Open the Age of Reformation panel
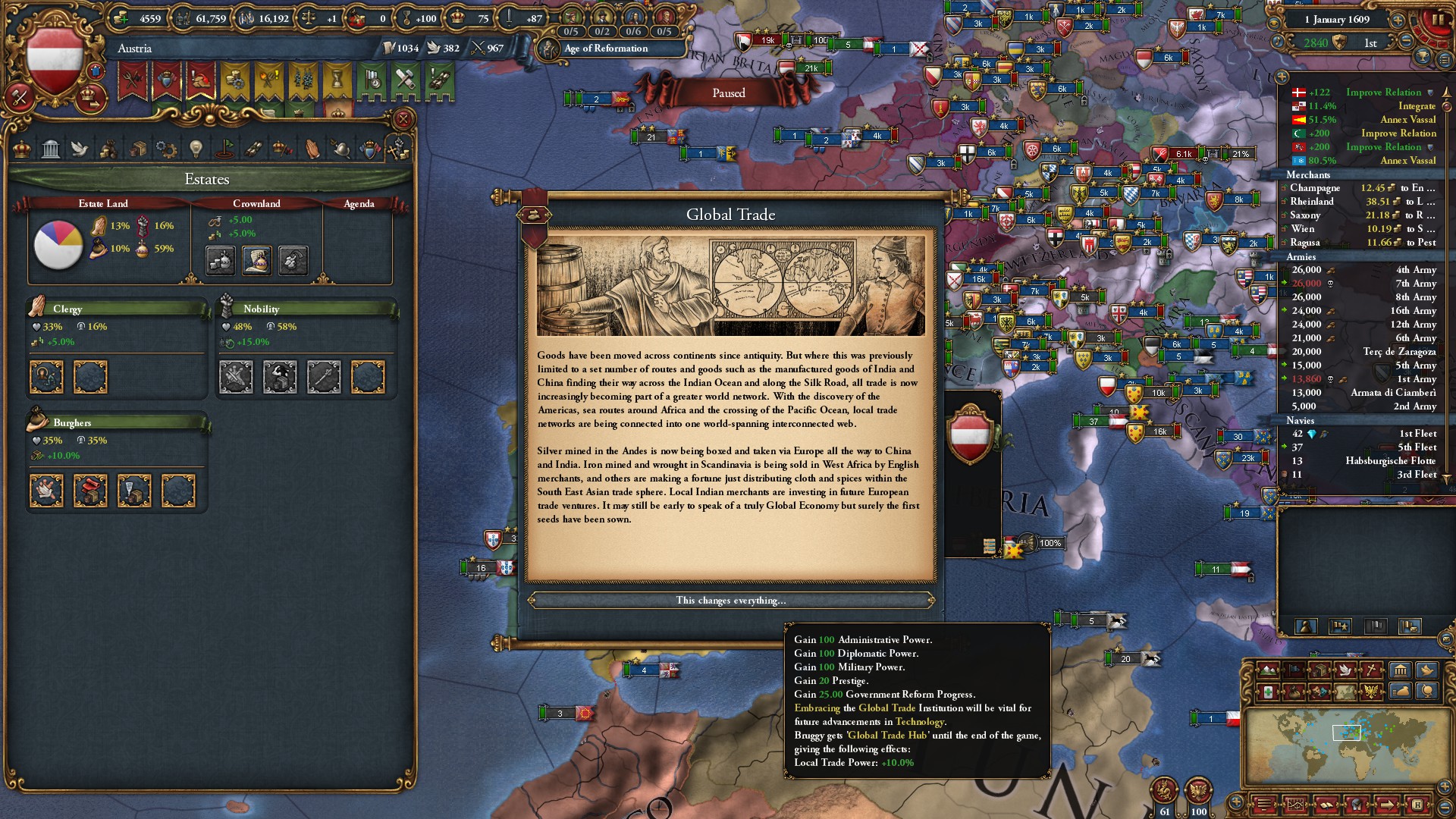The width and height of the screenshot is (1456, 819). pyautogui.click(x=606, y=49)
